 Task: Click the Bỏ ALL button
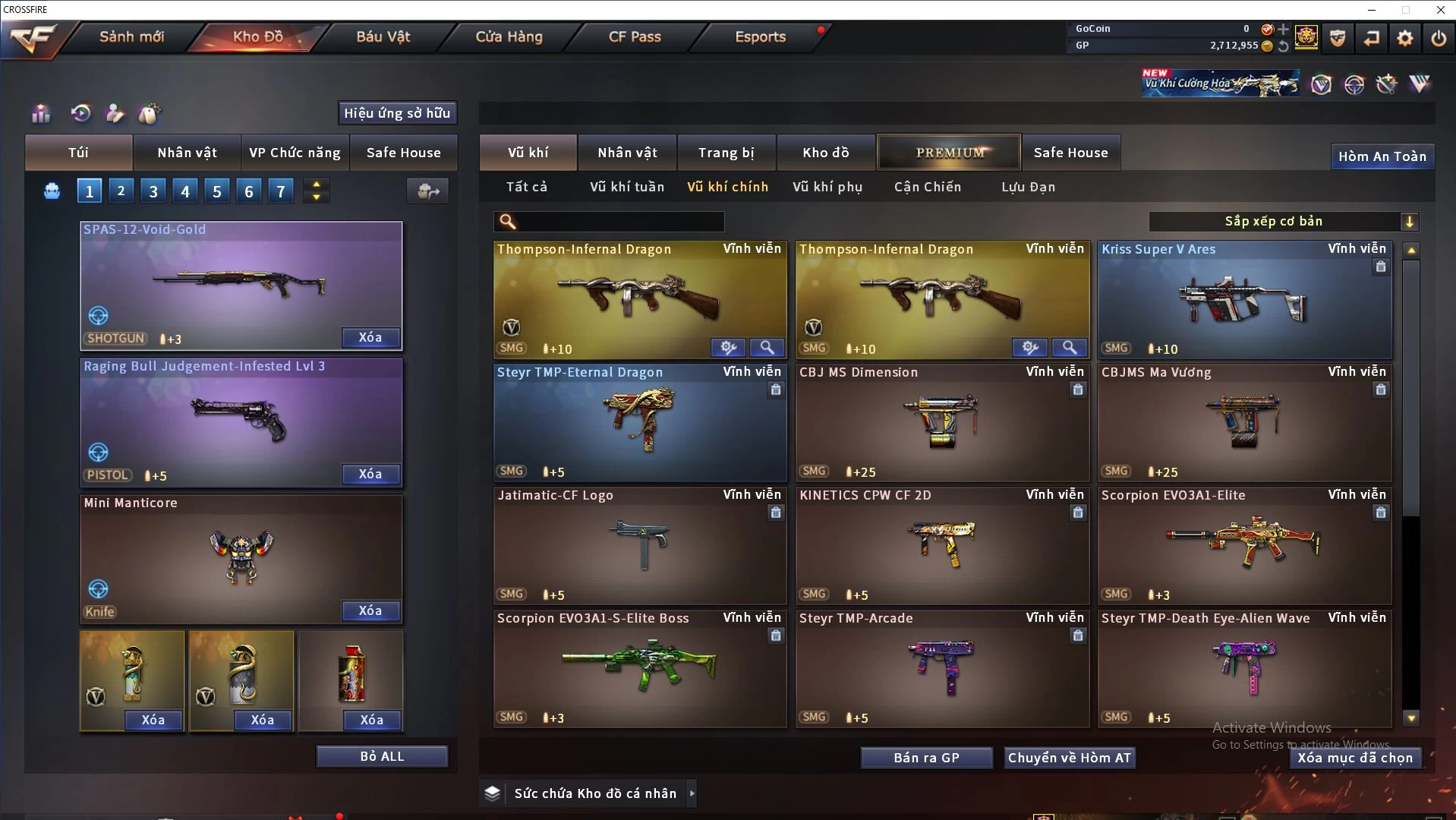(x=382, y=756)
